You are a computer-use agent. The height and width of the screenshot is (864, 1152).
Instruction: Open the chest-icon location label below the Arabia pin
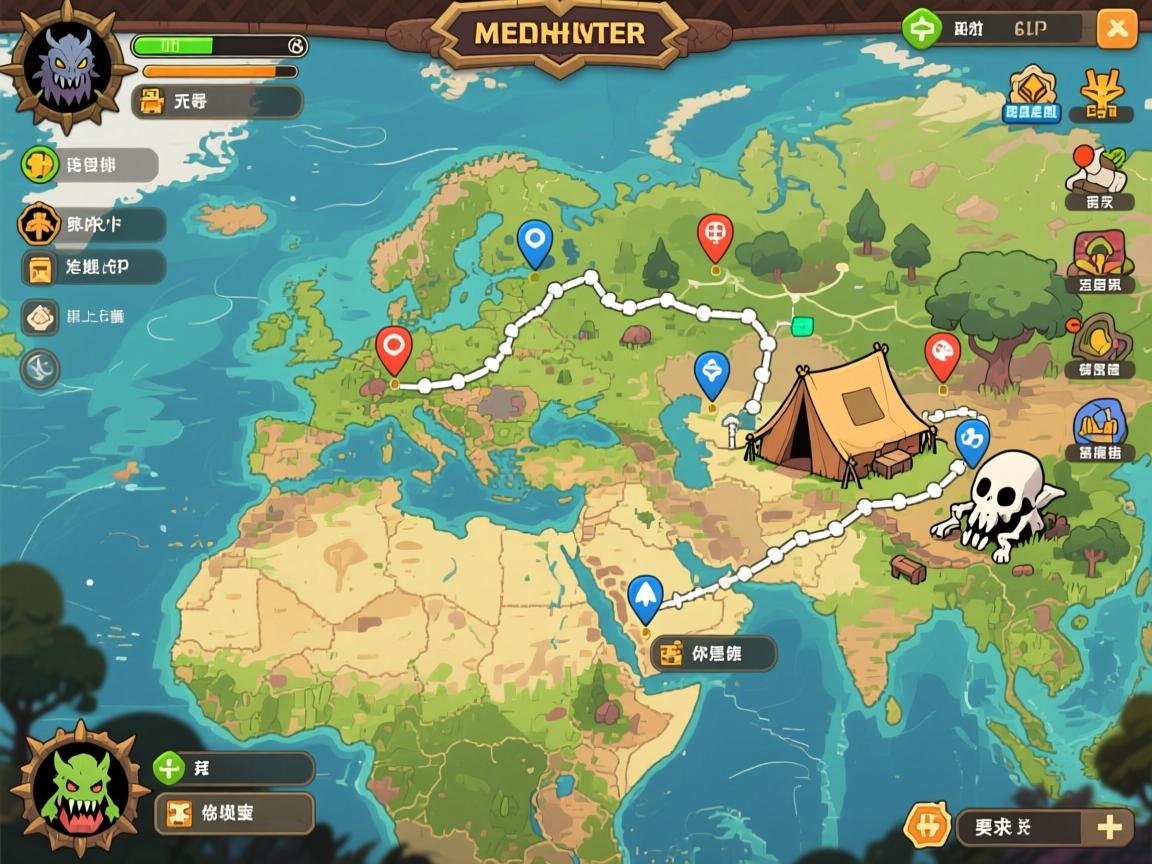(x=713, y=654)
